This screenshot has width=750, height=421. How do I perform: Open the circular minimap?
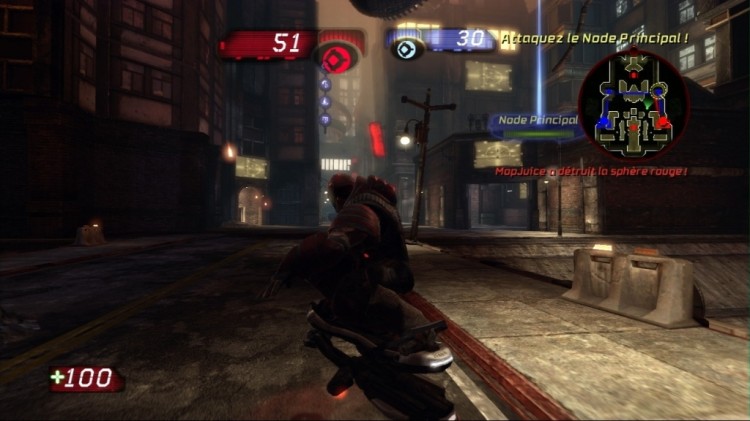tap(633, 105)
